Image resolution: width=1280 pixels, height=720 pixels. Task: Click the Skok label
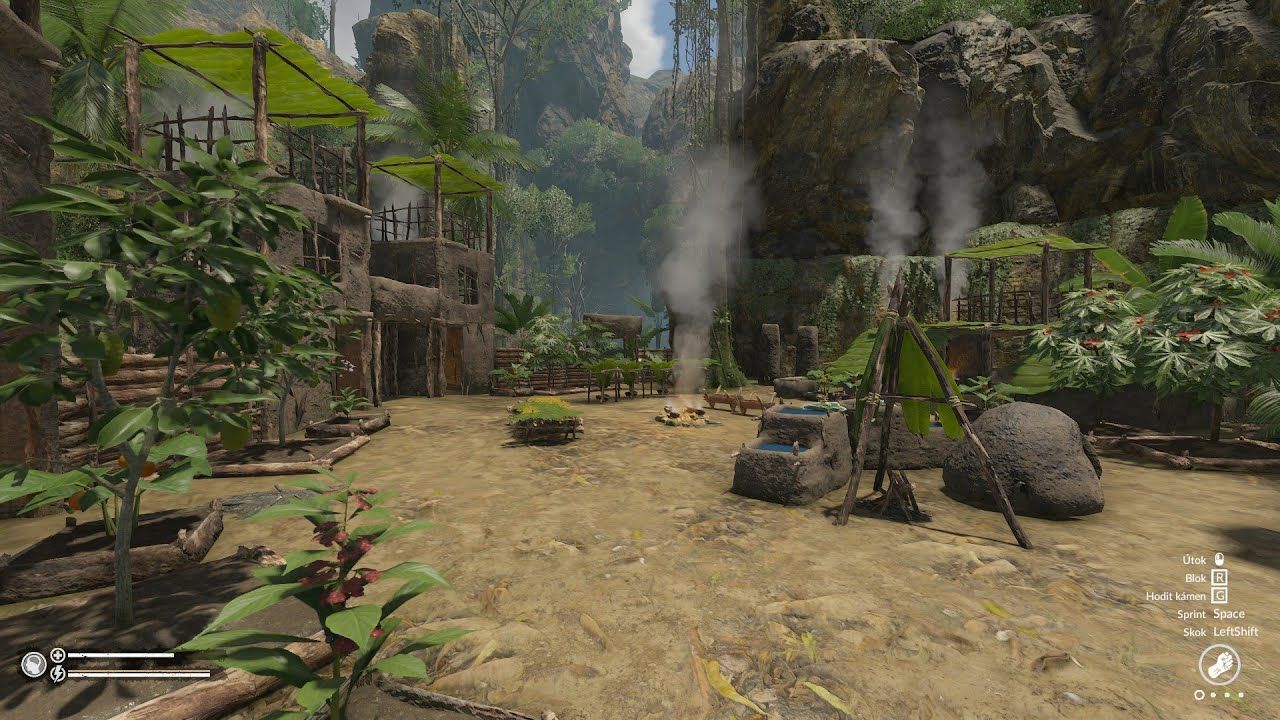(x=1193, y=631)
